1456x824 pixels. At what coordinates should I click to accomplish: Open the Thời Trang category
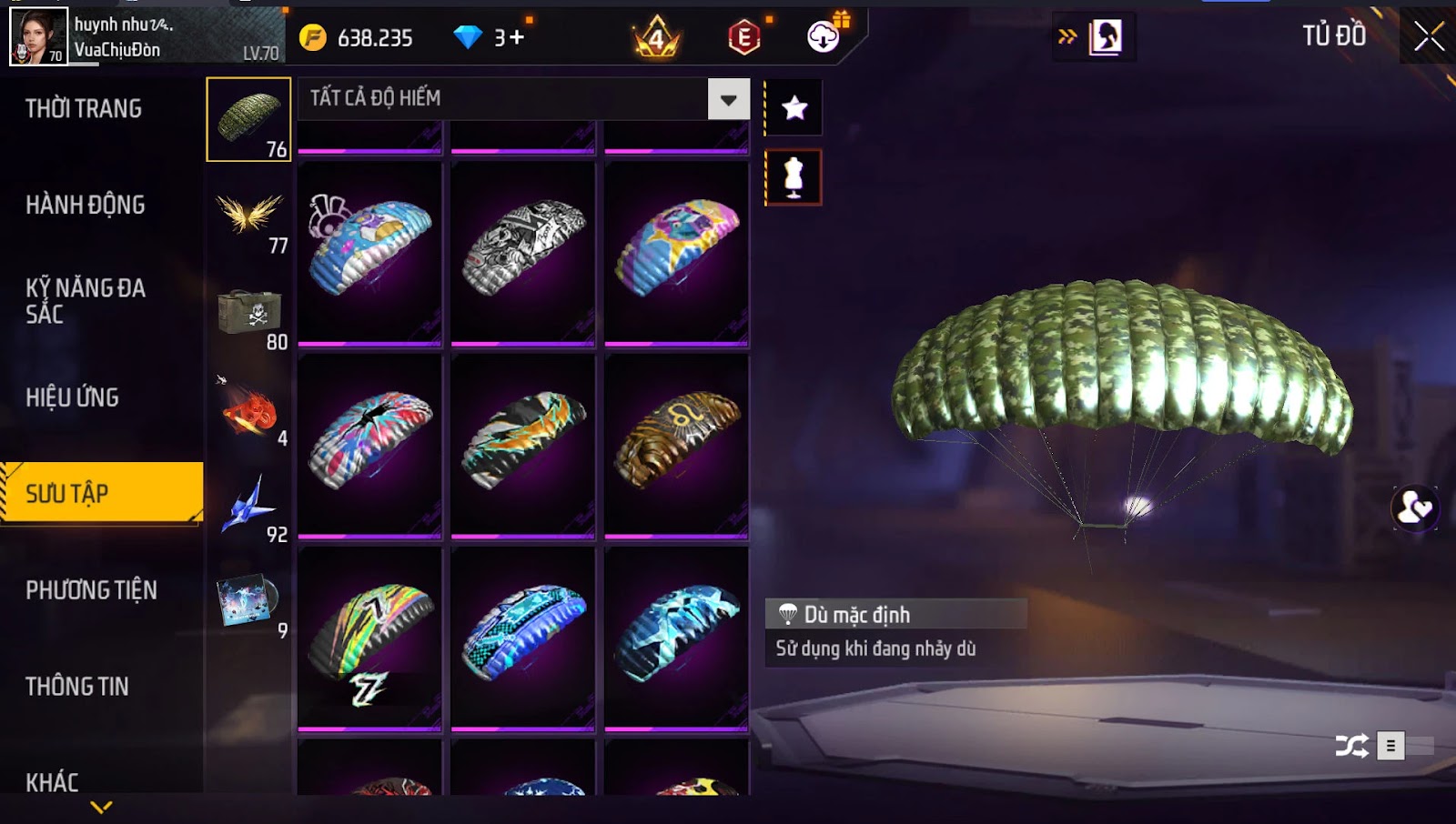click(84, 109)
